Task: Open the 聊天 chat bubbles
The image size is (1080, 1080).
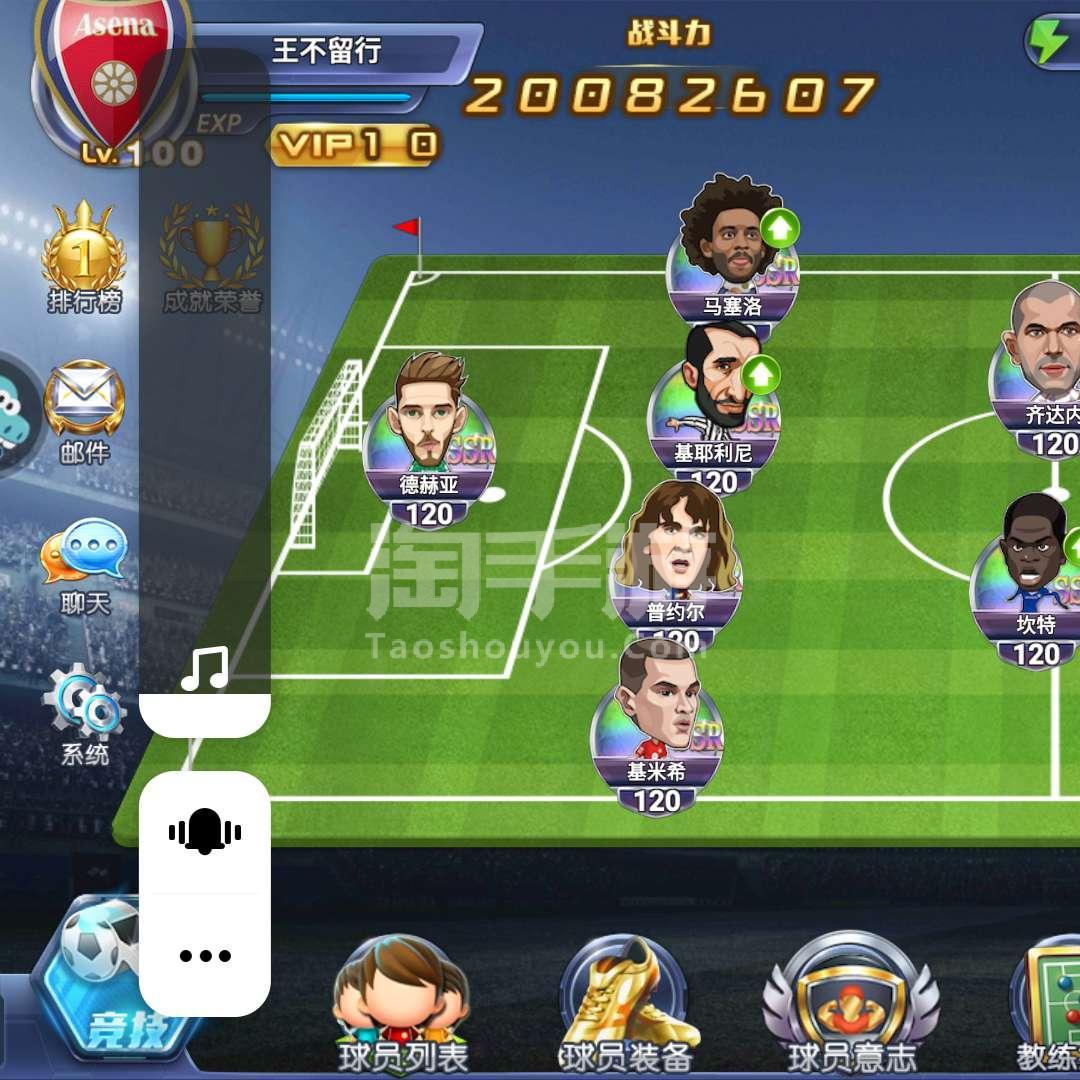Action: tap(84, 562)
